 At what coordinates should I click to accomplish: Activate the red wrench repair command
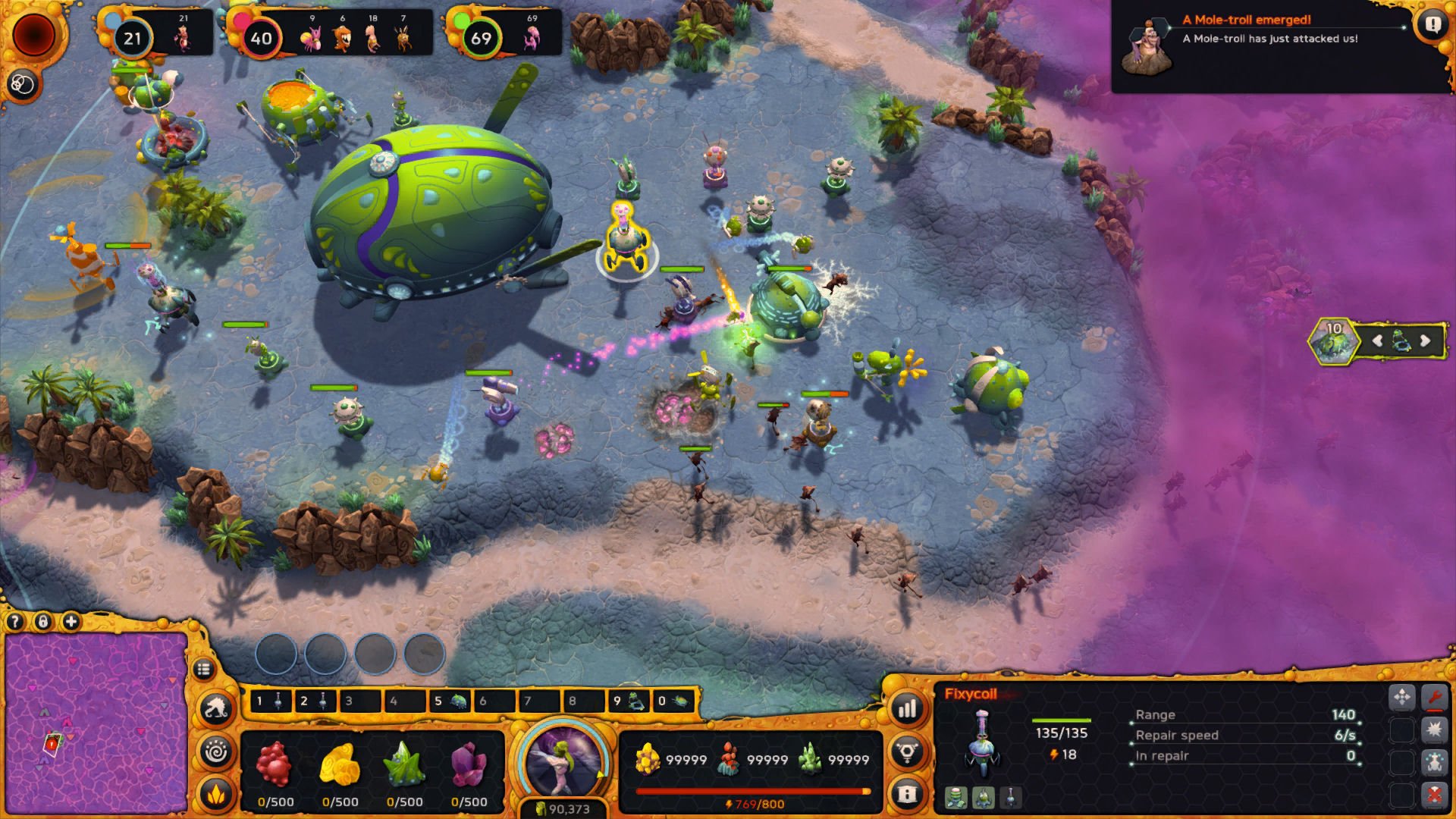(1434, 698)
